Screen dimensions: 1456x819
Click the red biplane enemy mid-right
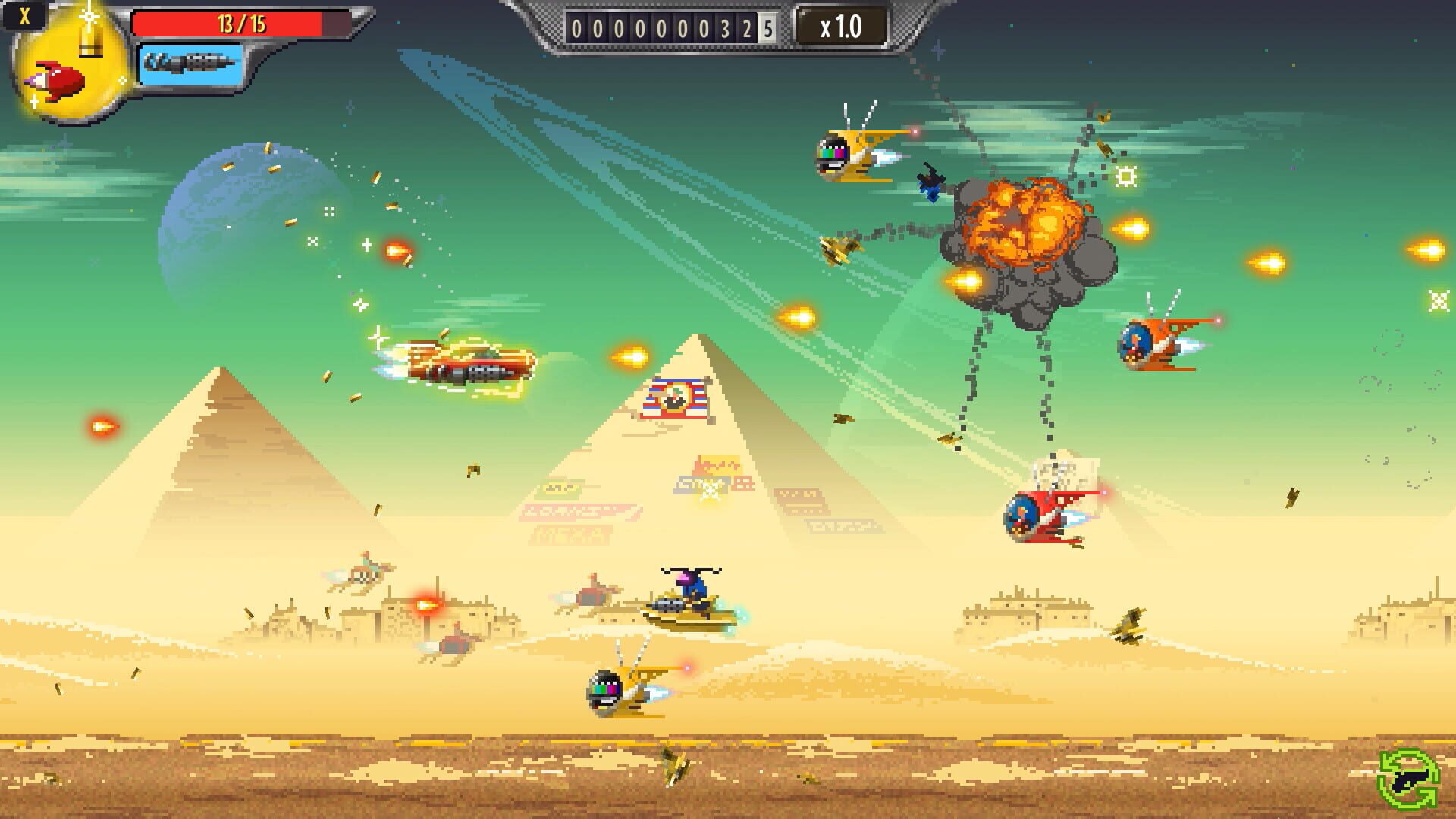point(1046,516)
